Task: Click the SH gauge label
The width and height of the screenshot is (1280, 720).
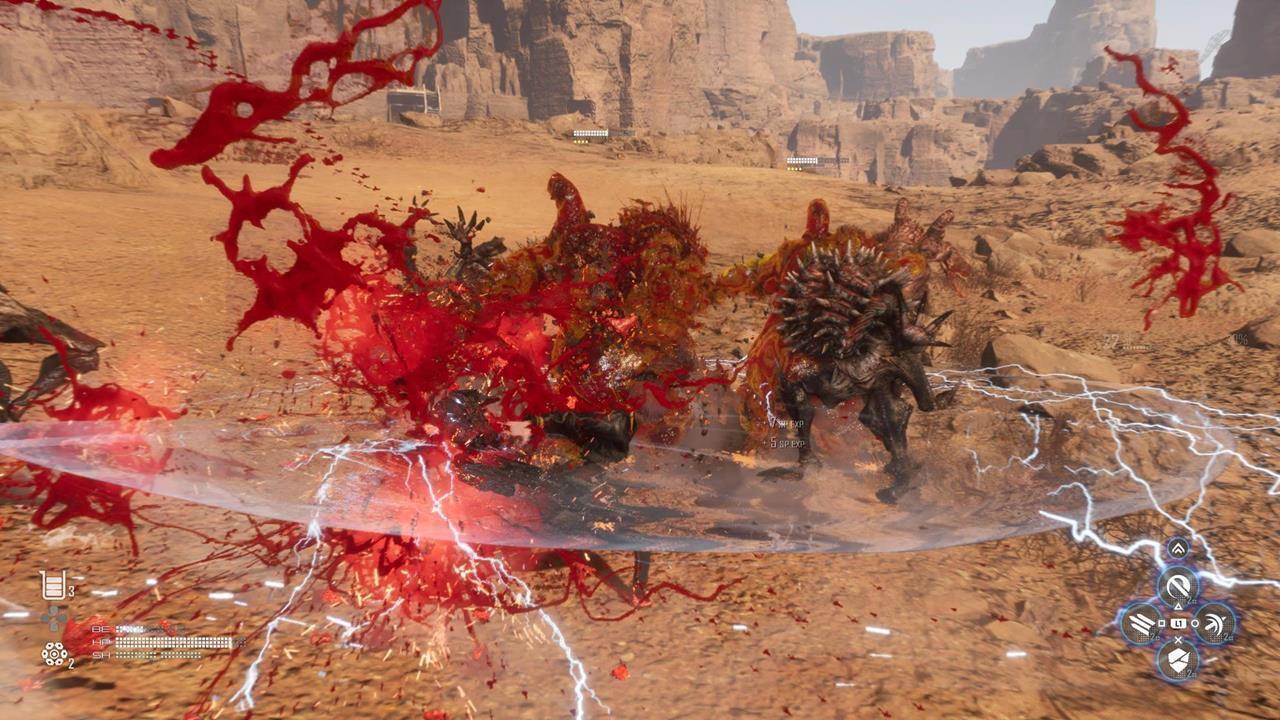Action: click(x=102, y=655)
